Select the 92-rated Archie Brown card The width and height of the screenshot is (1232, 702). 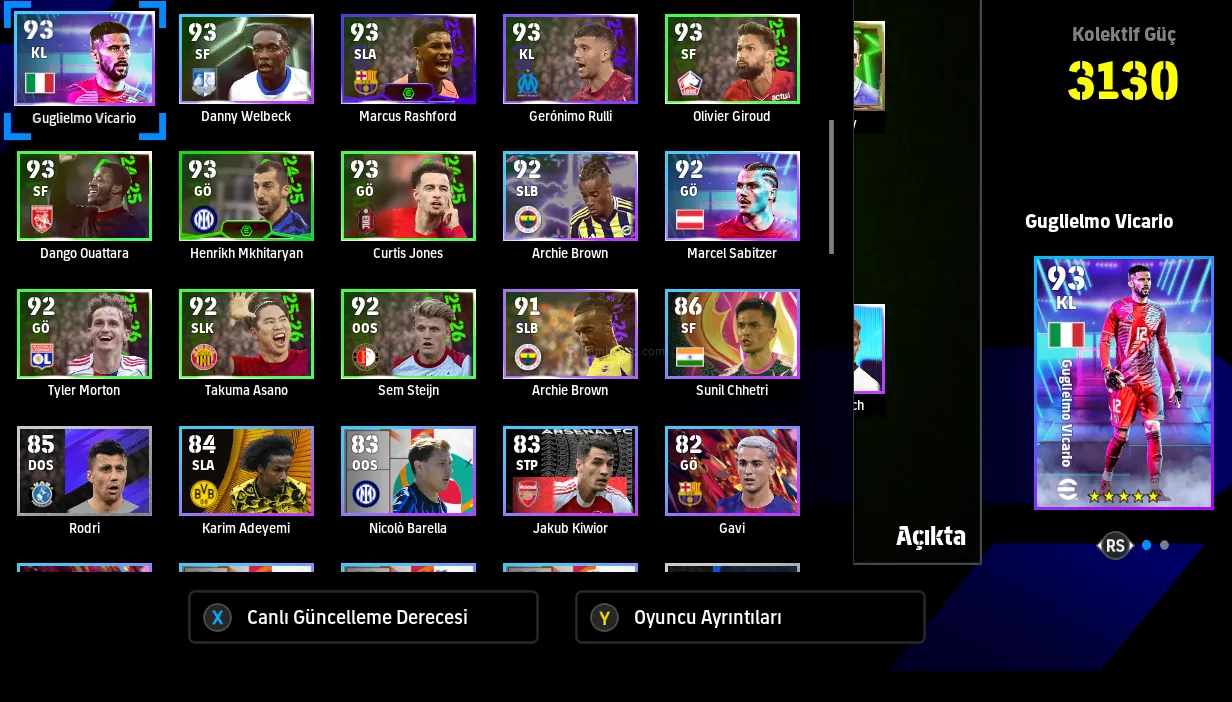(570, 196)
